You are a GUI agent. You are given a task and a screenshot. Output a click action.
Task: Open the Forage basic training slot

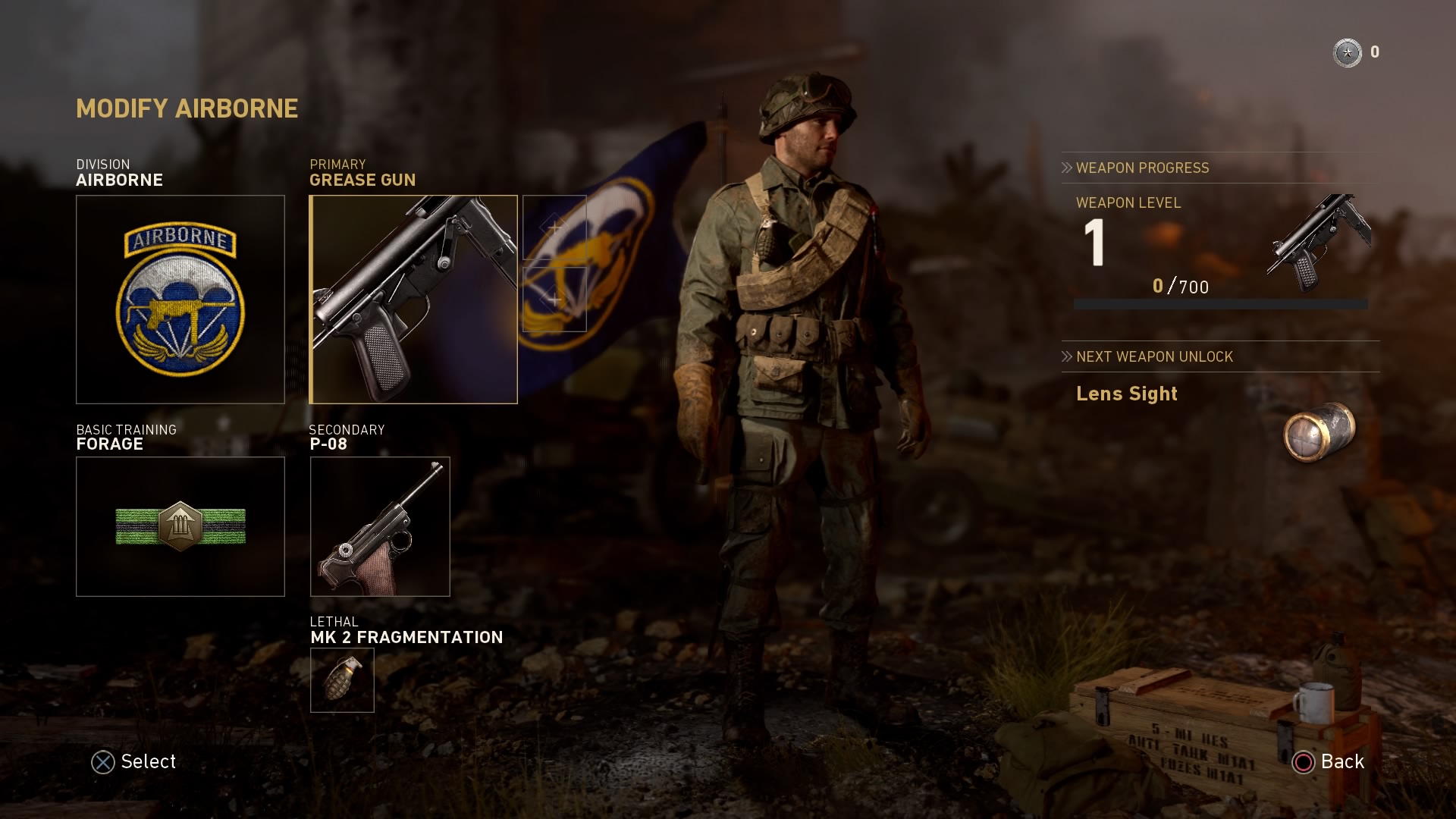(x=180, y=526)
